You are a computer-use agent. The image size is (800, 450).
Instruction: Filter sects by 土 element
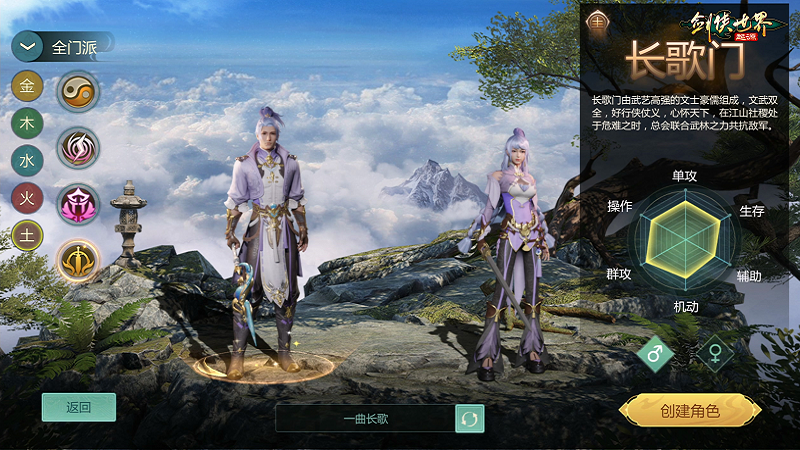pyautogui.click(x=27, y=234)
